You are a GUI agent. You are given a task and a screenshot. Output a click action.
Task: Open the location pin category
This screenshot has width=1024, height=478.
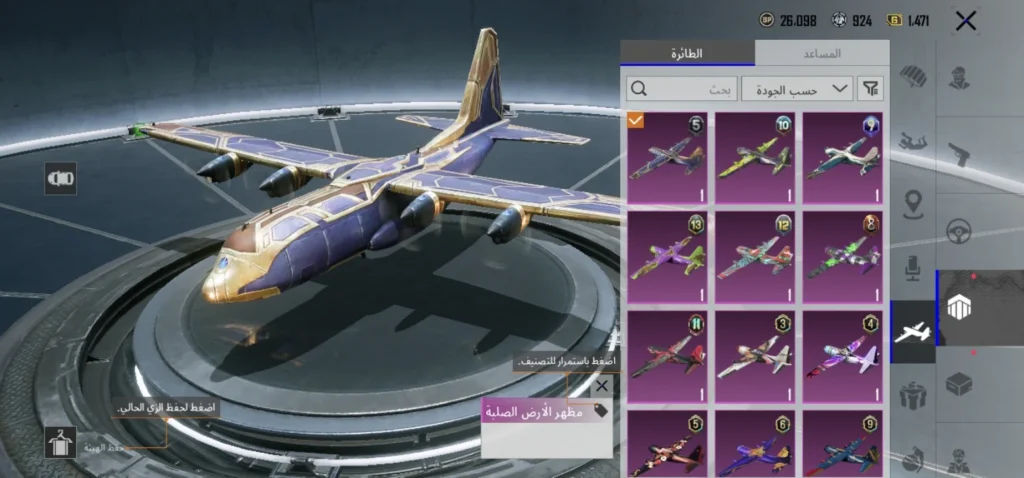912,205
